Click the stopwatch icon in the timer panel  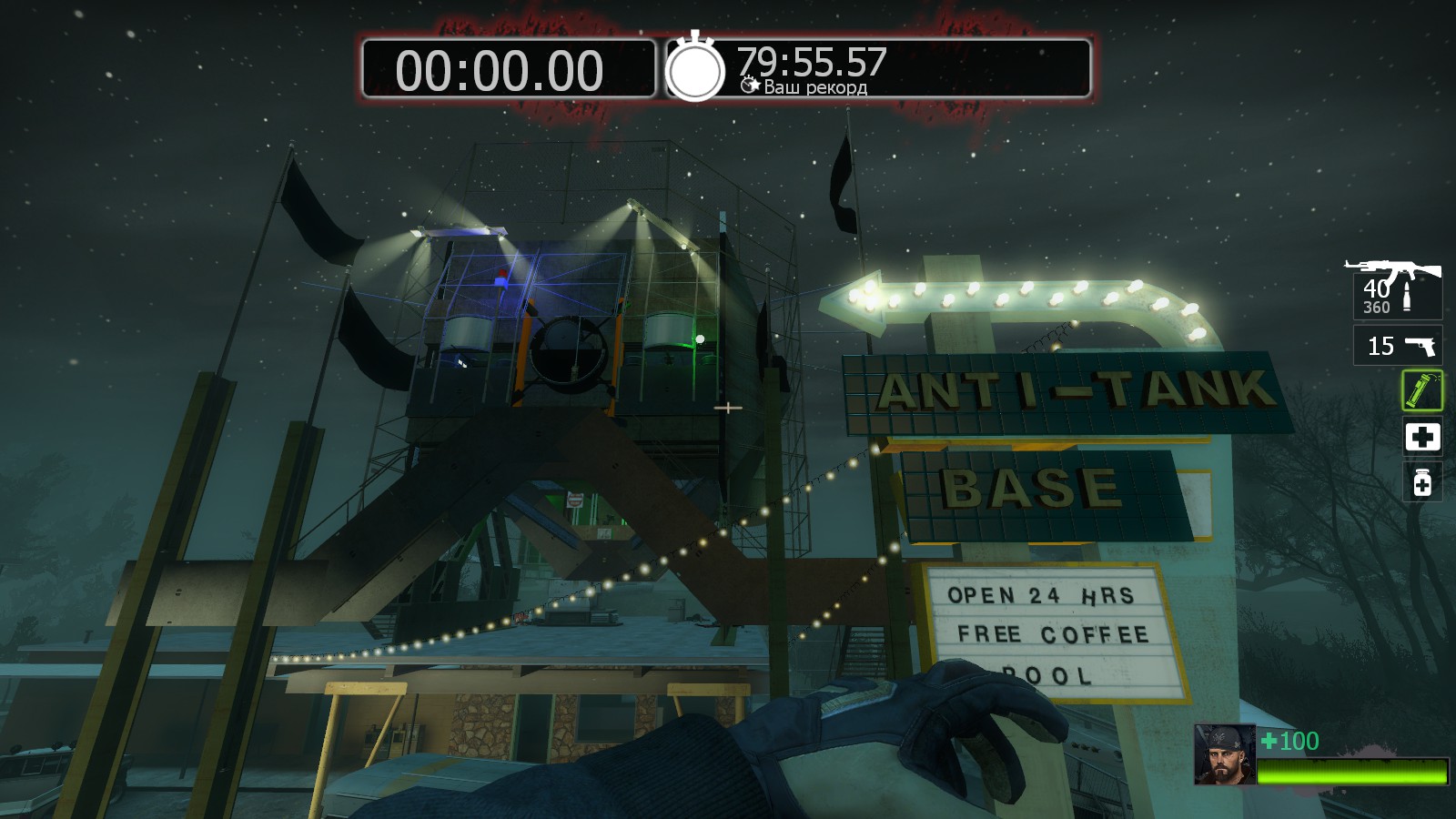click(695, 67)
